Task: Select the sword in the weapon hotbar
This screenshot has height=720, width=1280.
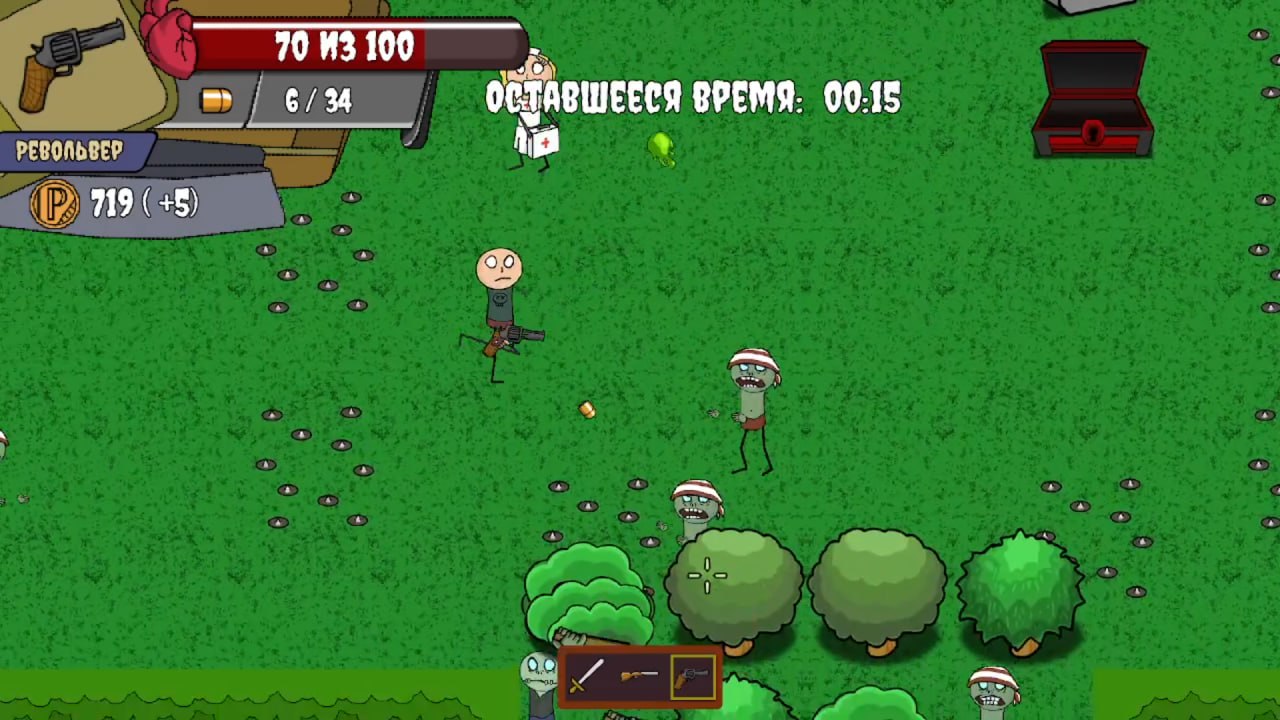Action: click(586, 677)
